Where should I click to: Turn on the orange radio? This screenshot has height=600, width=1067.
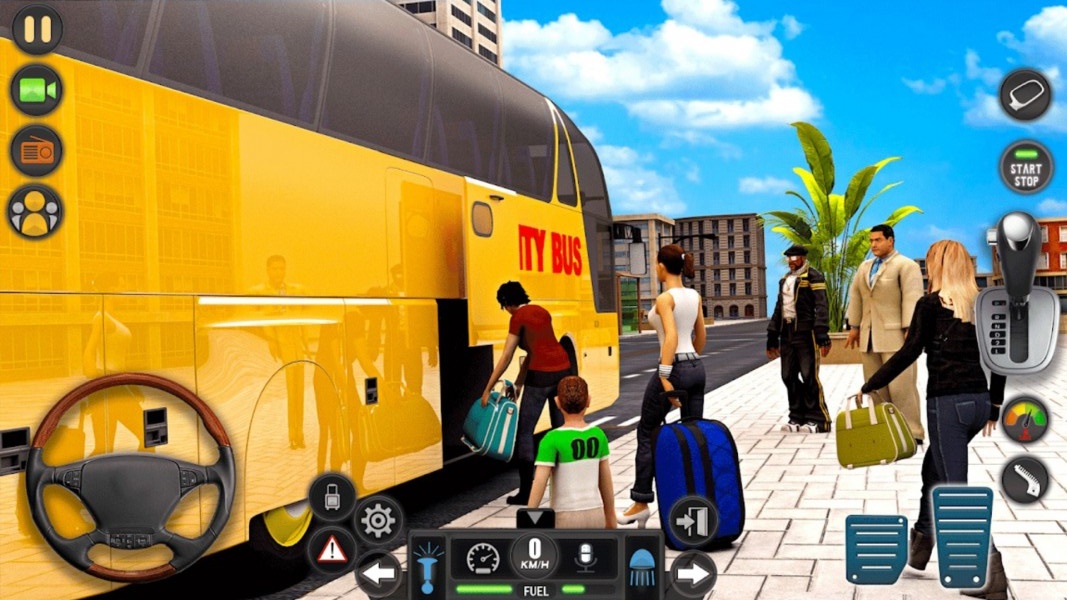[x=36, y=151]
